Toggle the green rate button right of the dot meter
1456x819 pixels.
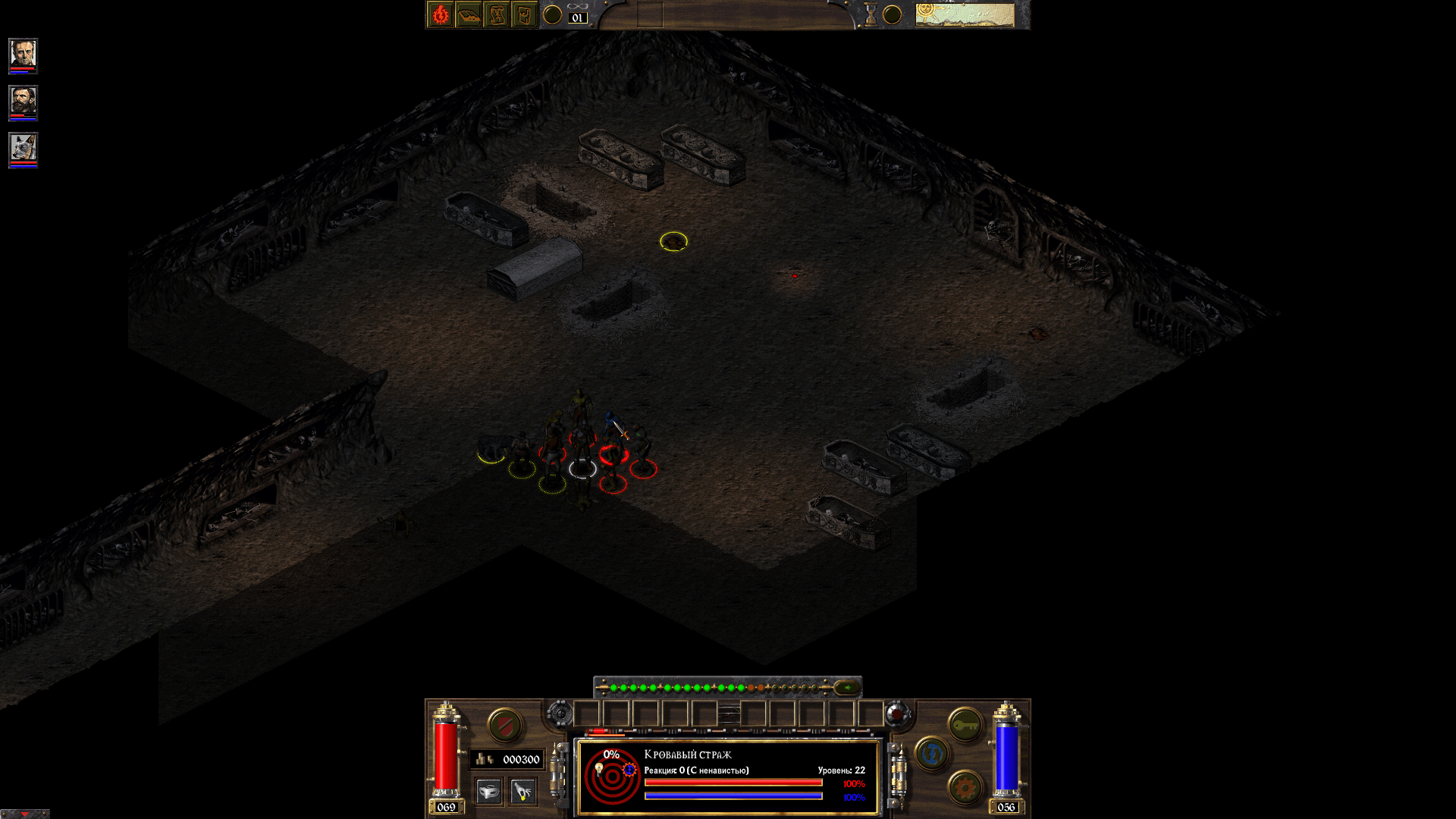pyautogui.click(x=848, y=688)
